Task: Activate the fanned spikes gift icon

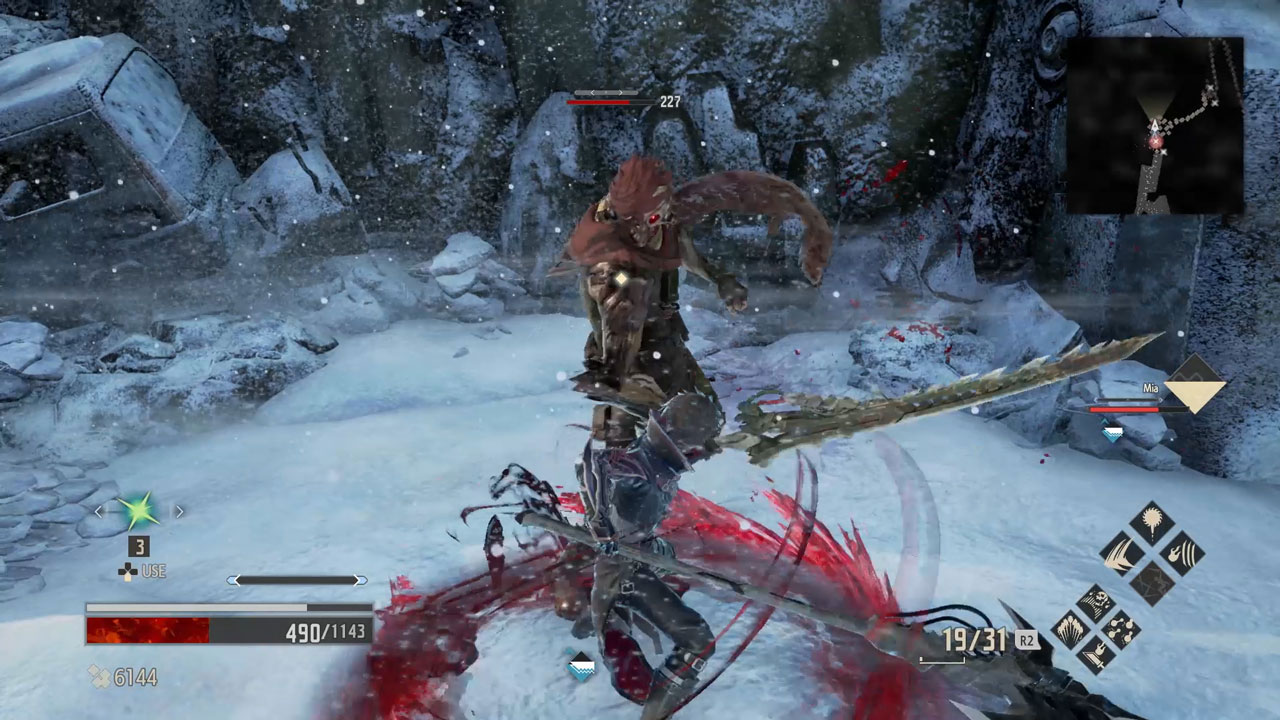Action: click(x=1072, y=630)
